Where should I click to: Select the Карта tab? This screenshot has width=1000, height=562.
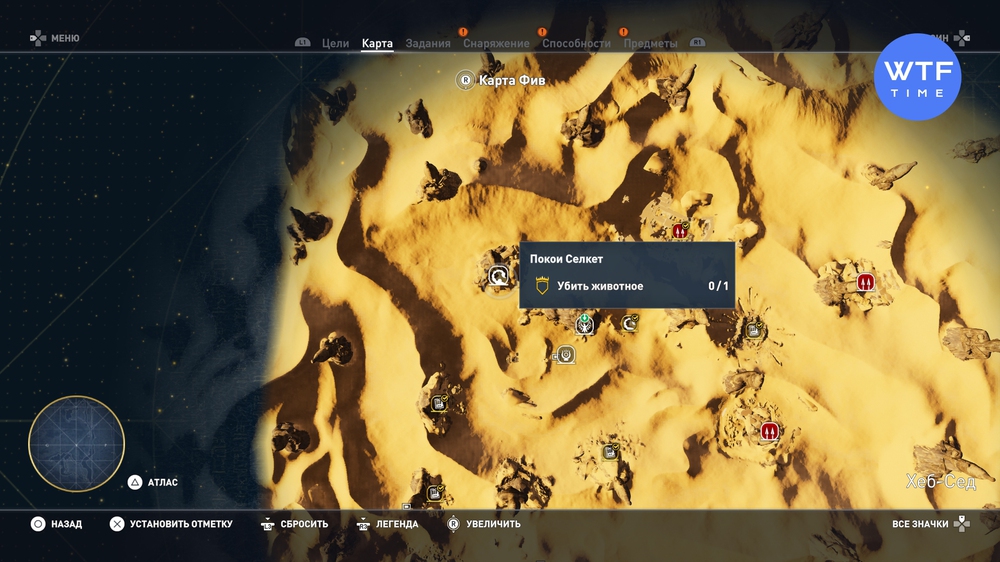pyautogui.click(x=377, y=44)
